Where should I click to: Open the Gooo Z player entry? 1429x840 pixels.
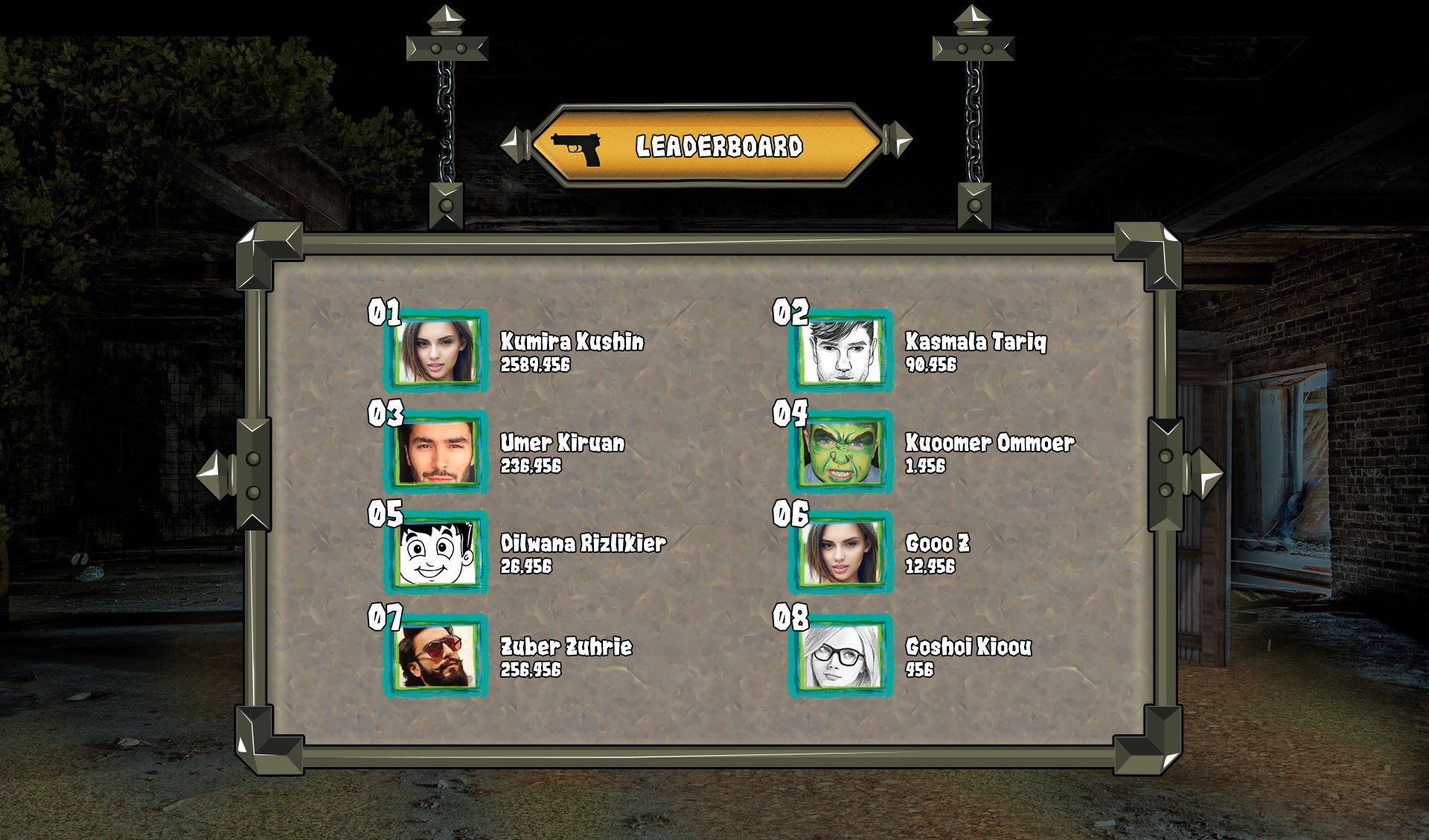pos(937,544)
